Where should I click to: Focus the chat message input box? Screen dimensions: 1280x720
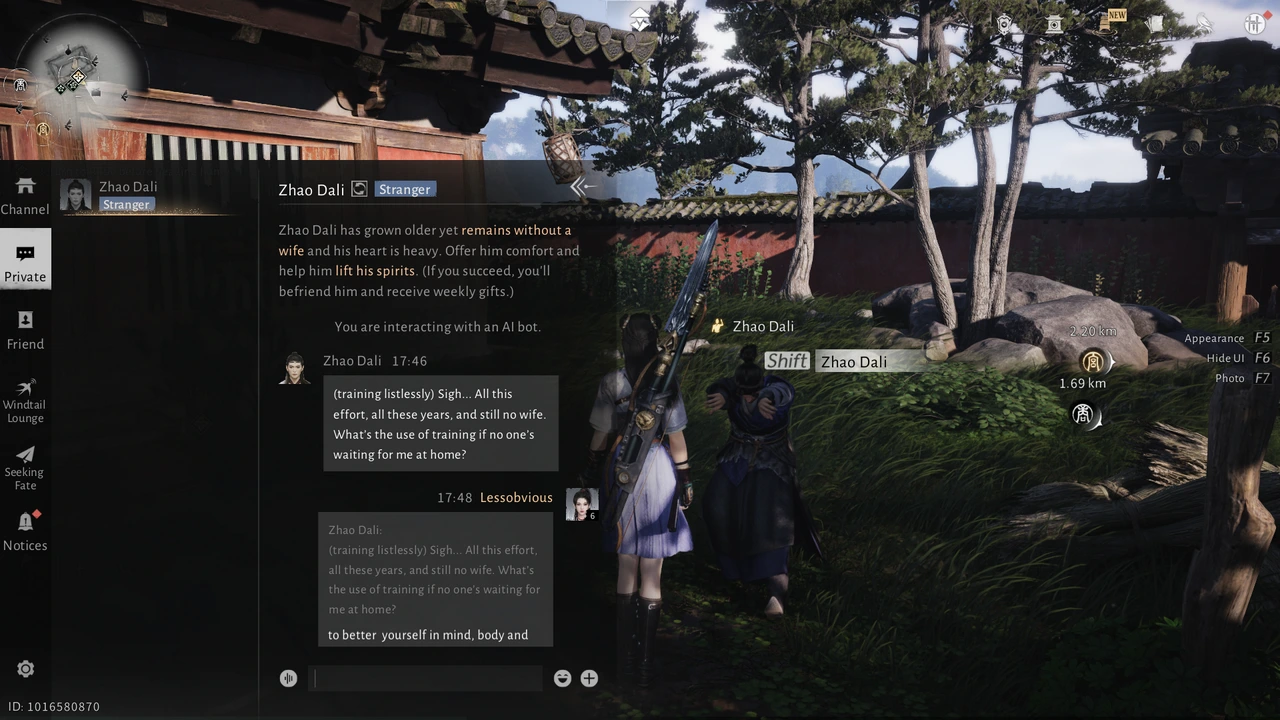point(426,678)
